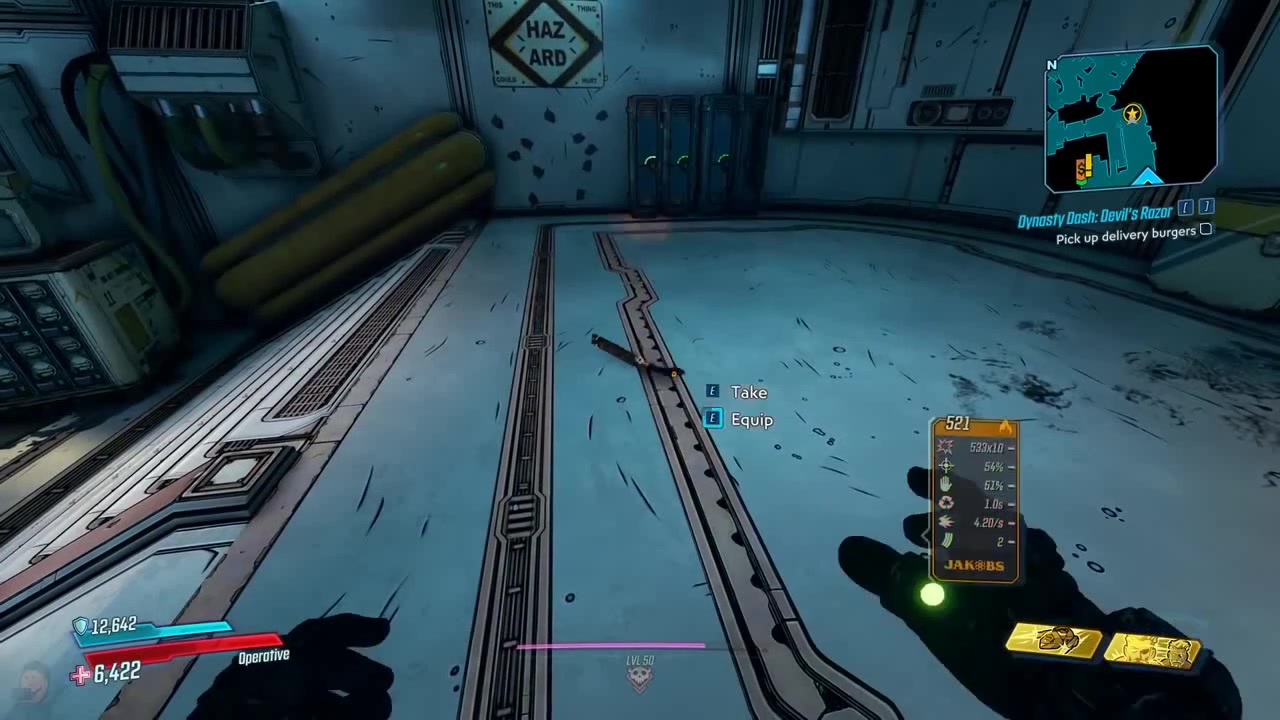This screenshot has width=1280, height=720.
Task: Click the fire rate icon beside 4.20/s
Action: click(944, 522)
